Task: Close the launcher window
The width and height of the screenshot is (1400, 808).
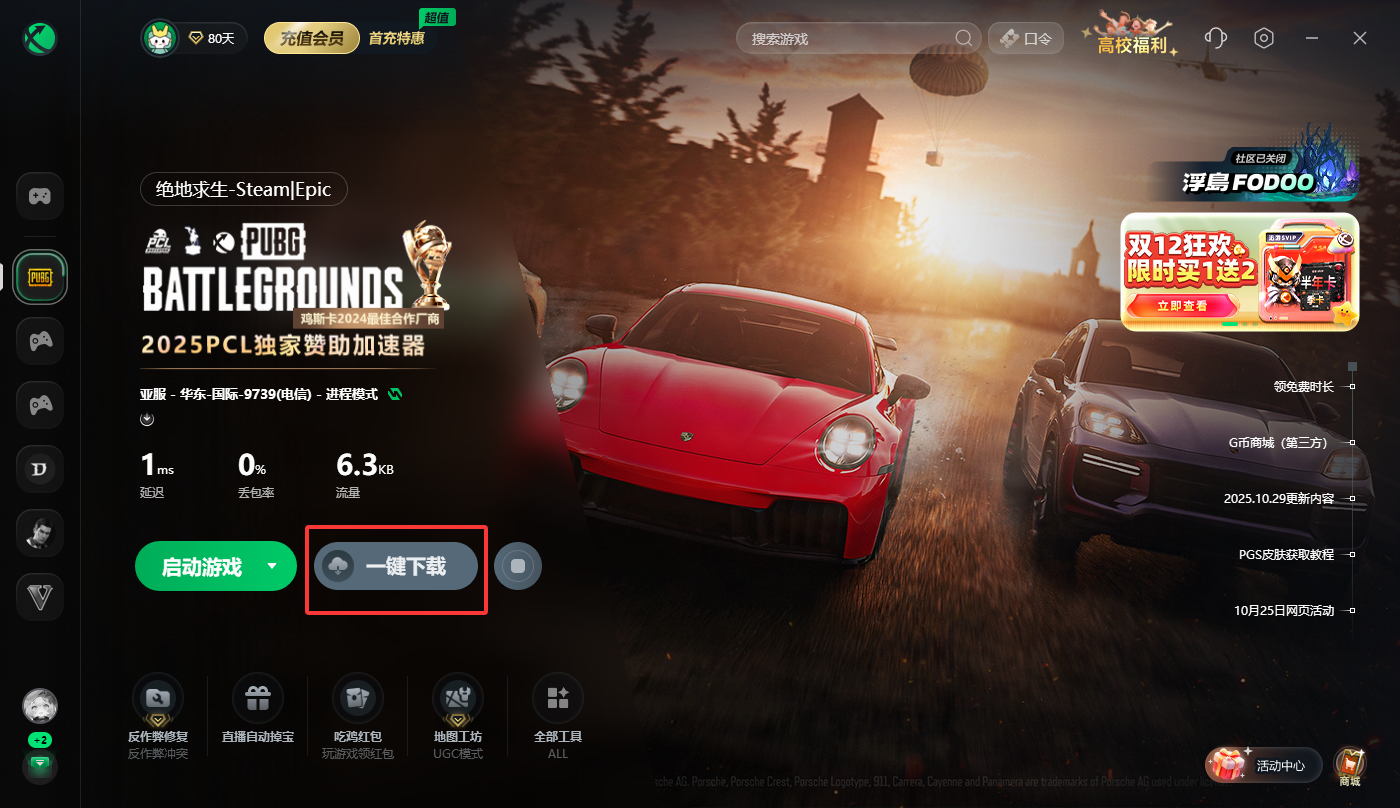Action: click(x=1360, y=38)
